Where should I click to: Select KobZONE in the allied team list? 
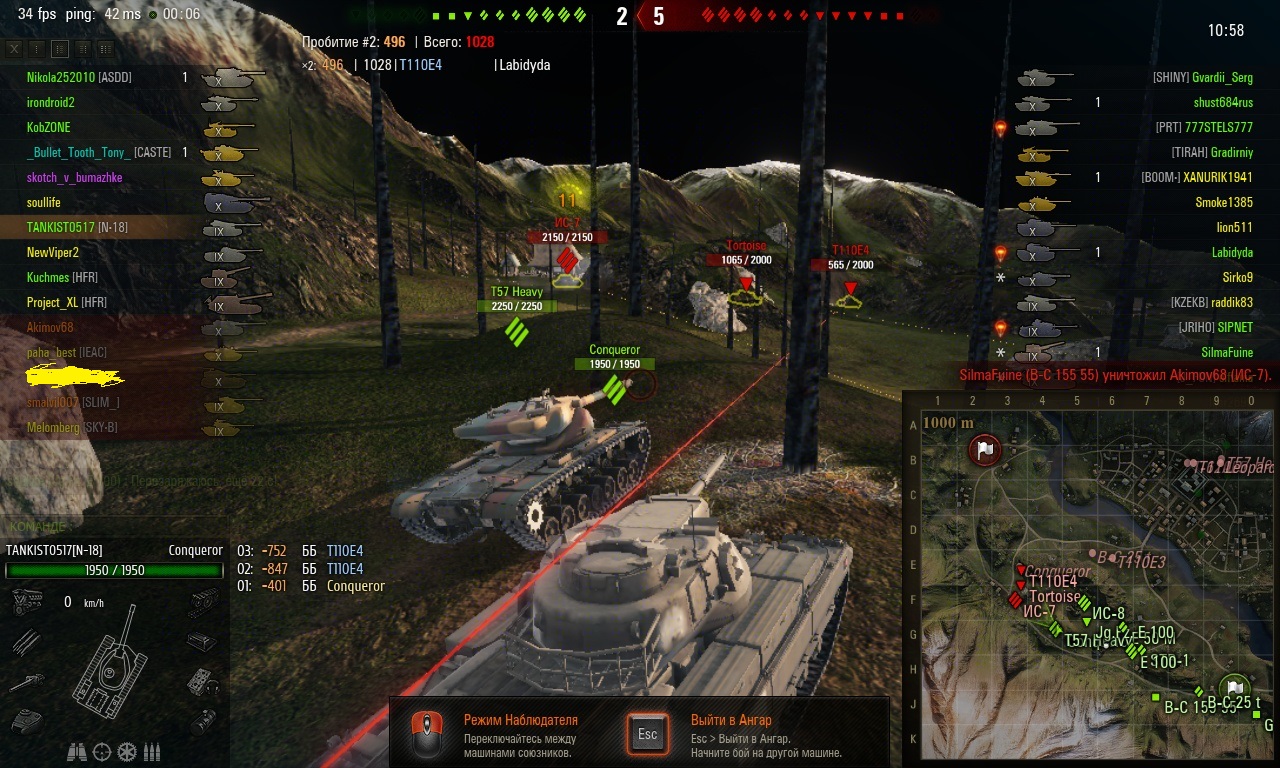(x=49, y=127)
